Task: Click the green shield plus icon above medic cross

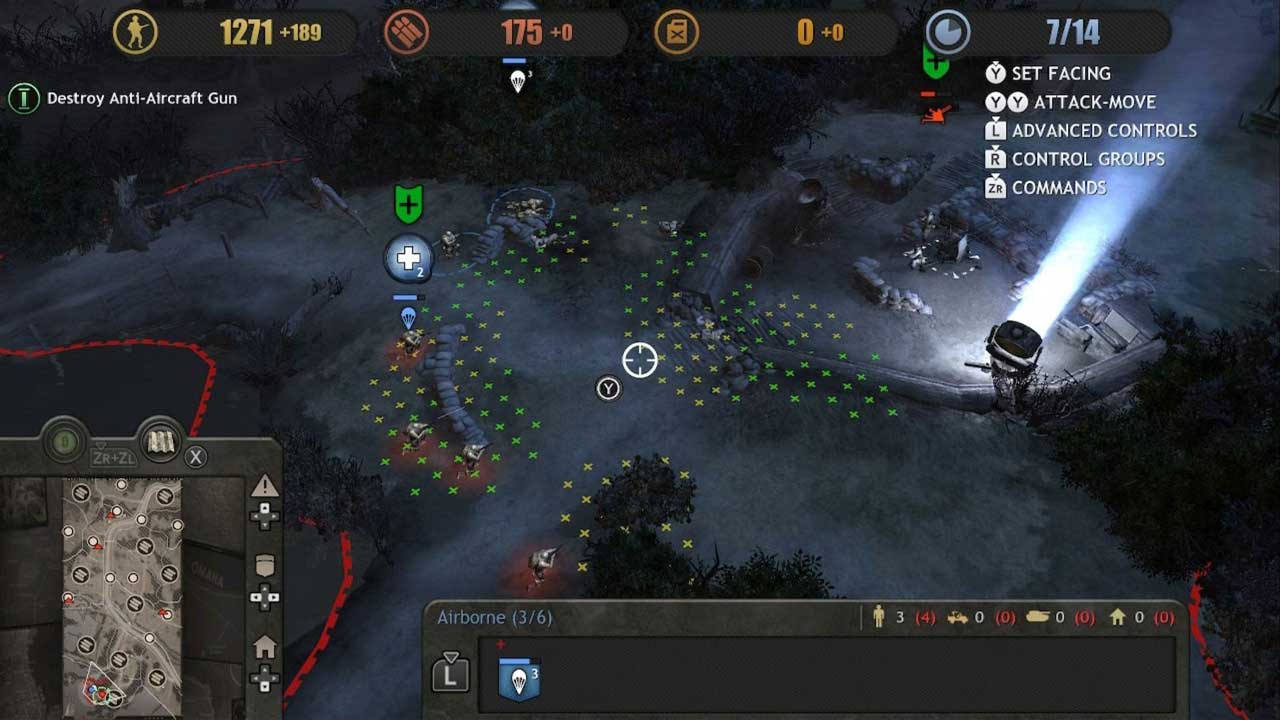Action: (408, 204)
